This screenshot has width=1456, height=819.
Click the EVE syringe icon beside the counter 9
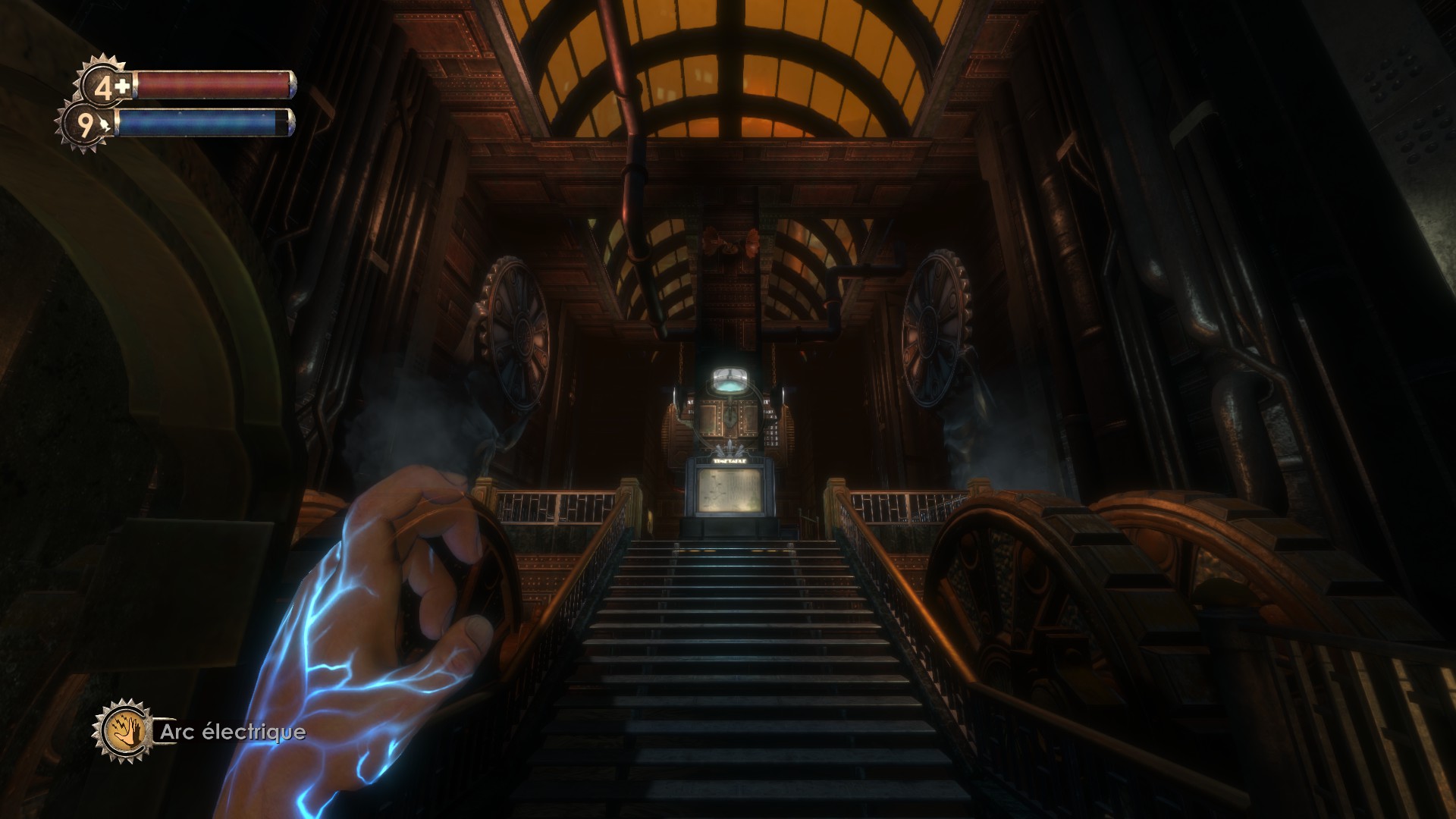point(105,124)
